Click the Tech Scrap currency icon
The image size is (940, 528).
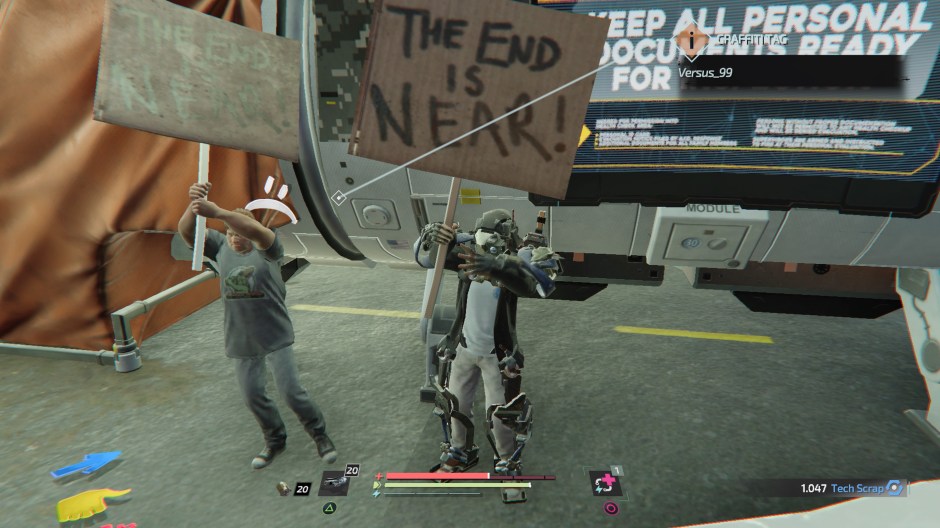click(x=895, y=488)
